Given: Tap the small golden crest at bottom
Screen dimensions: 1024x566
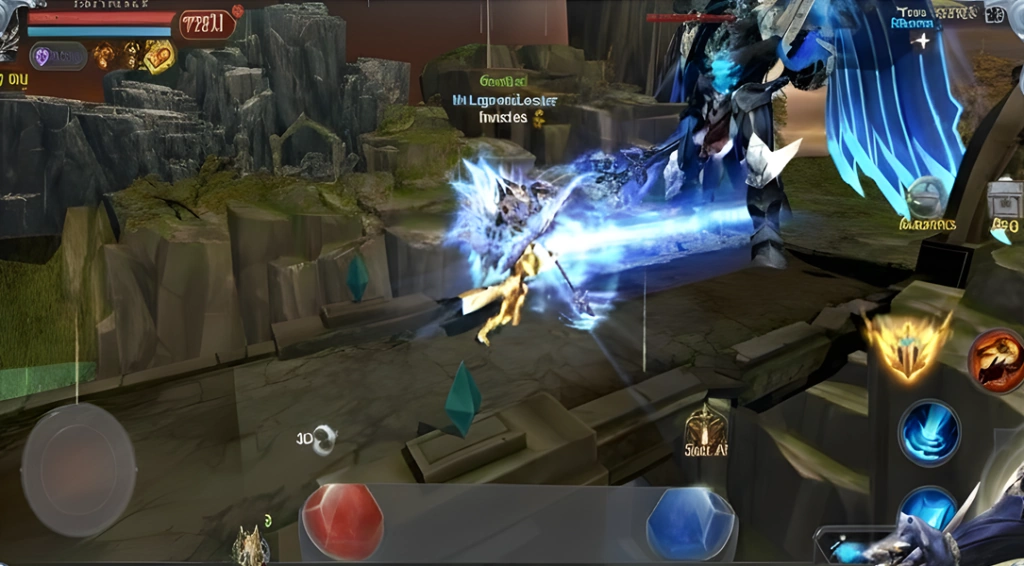Looking at the screenshot, I should tap(250, 546).
